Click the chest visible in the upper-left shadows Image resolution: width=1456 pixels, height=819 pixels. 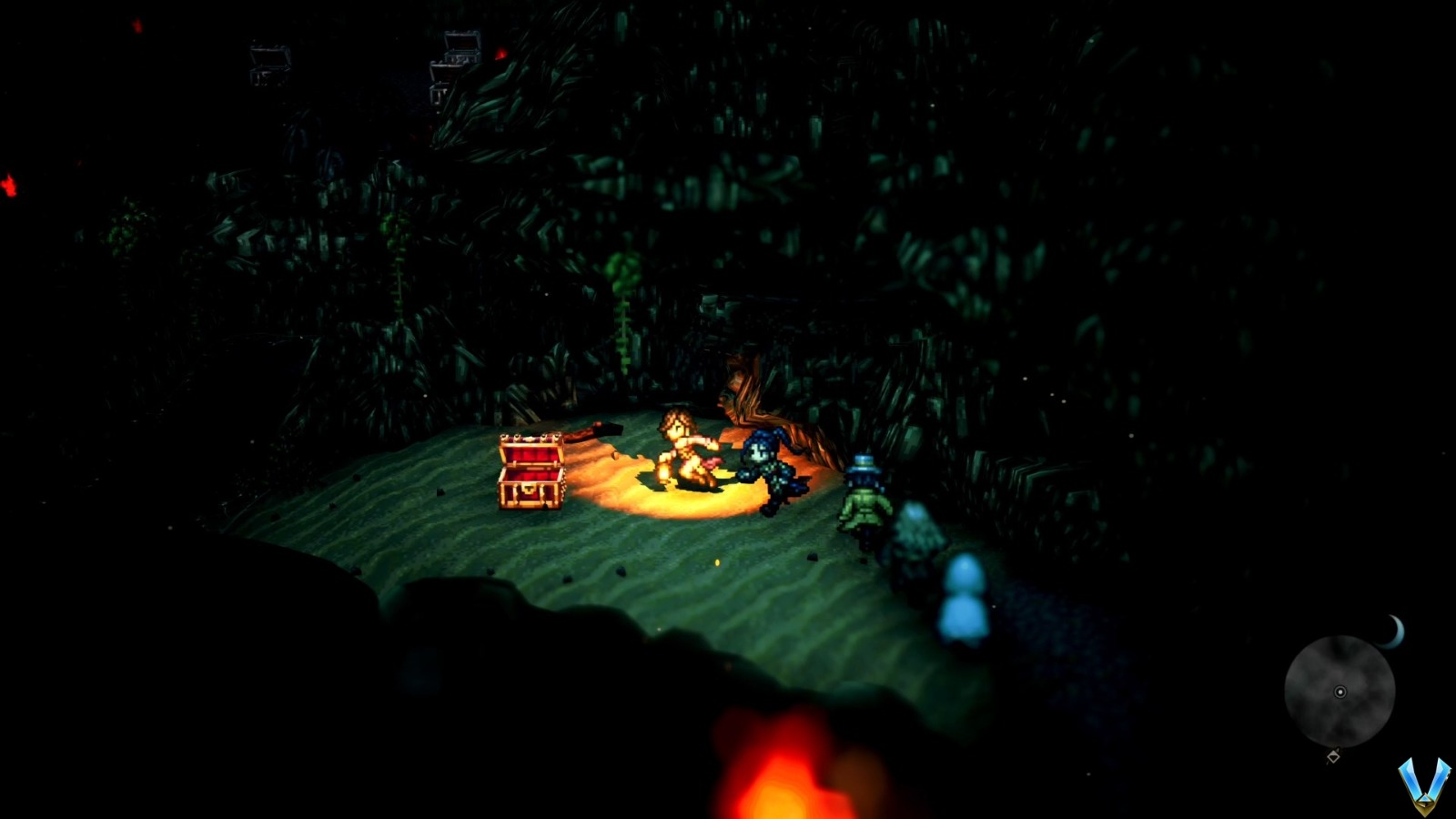[268, 61]
